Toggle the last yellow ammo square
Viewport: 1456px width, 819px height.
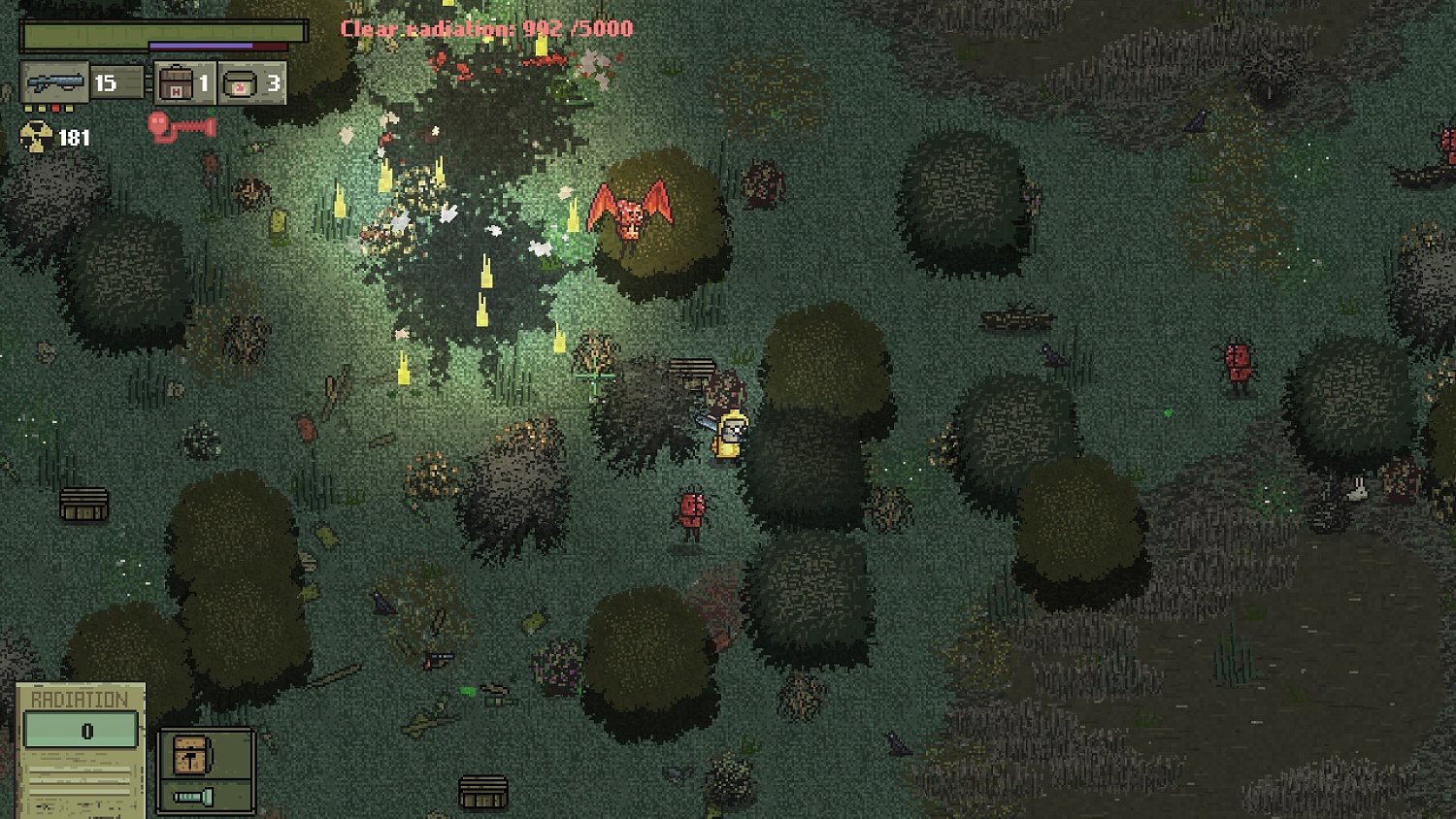69,108
